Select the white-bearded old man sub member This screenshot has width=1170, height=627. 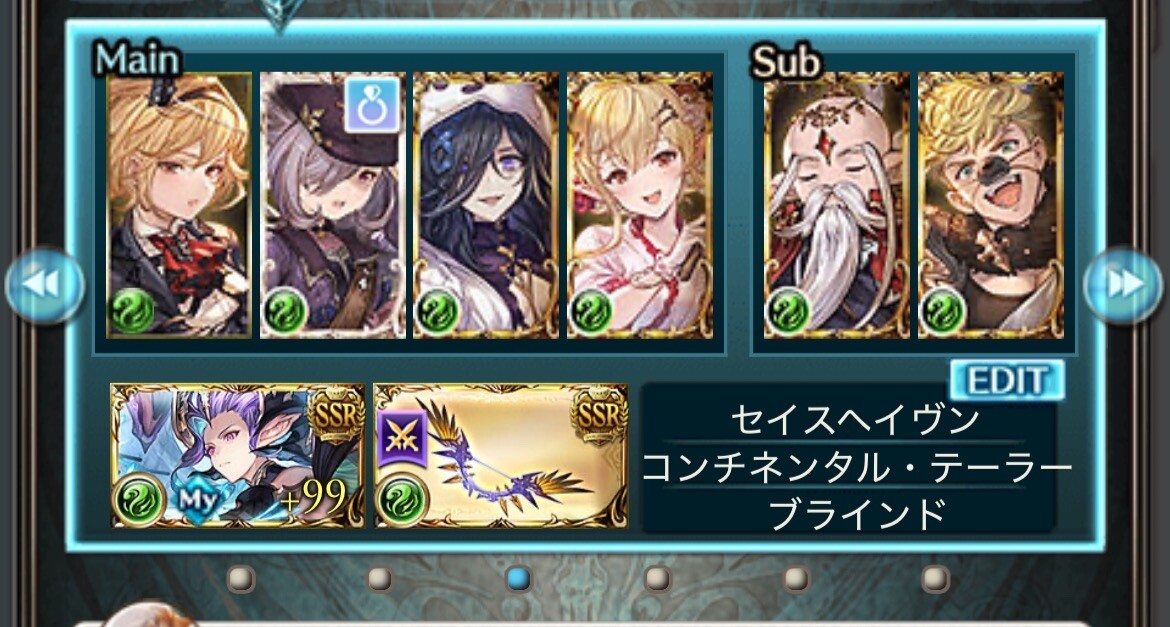pos(836,205)
